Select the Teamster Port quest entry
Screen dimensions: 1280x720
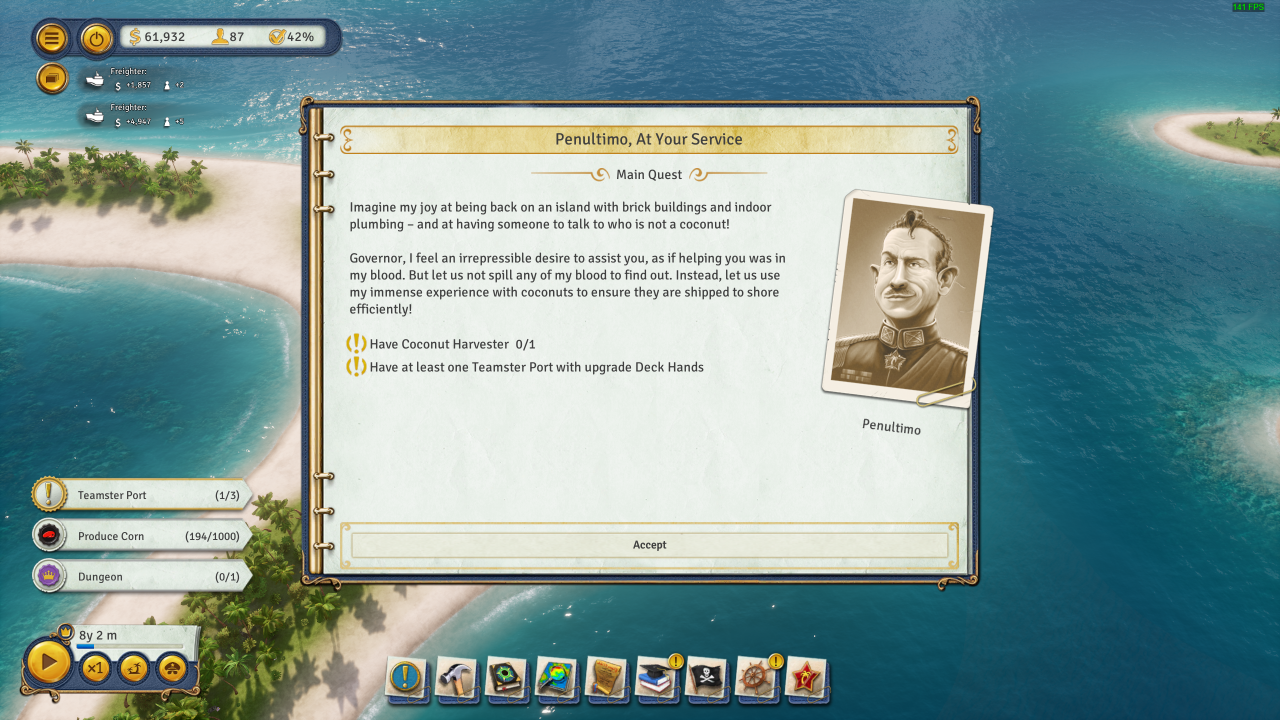tap(140, 494)
